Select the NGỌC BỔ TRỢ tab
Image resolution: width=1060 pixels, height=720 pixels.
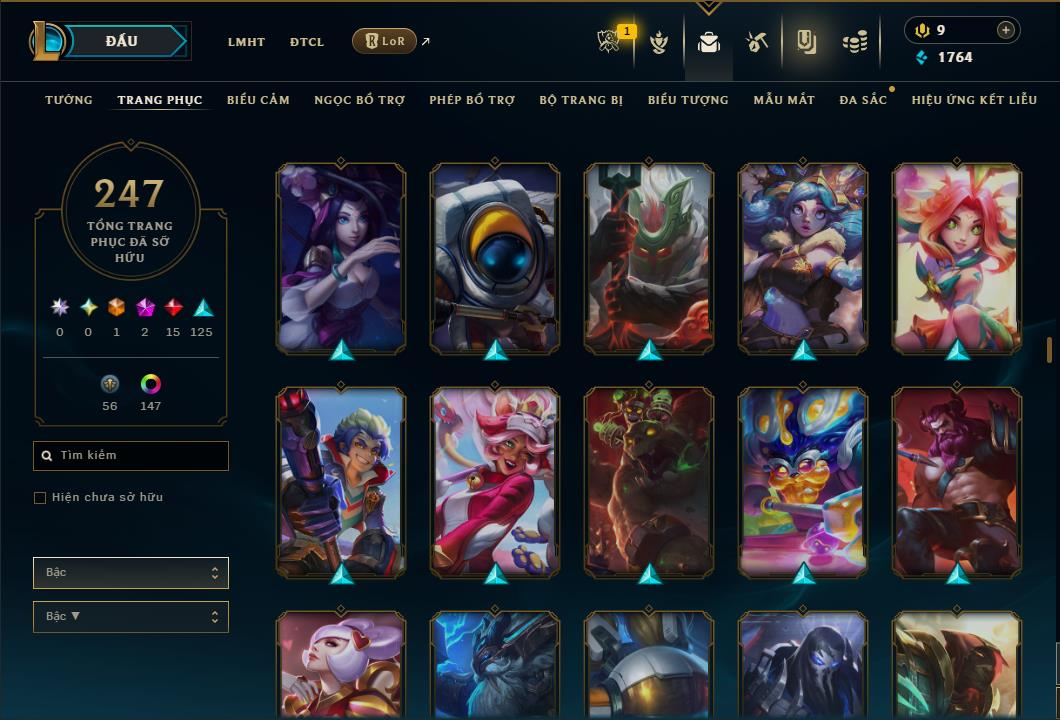coord(359,100)
